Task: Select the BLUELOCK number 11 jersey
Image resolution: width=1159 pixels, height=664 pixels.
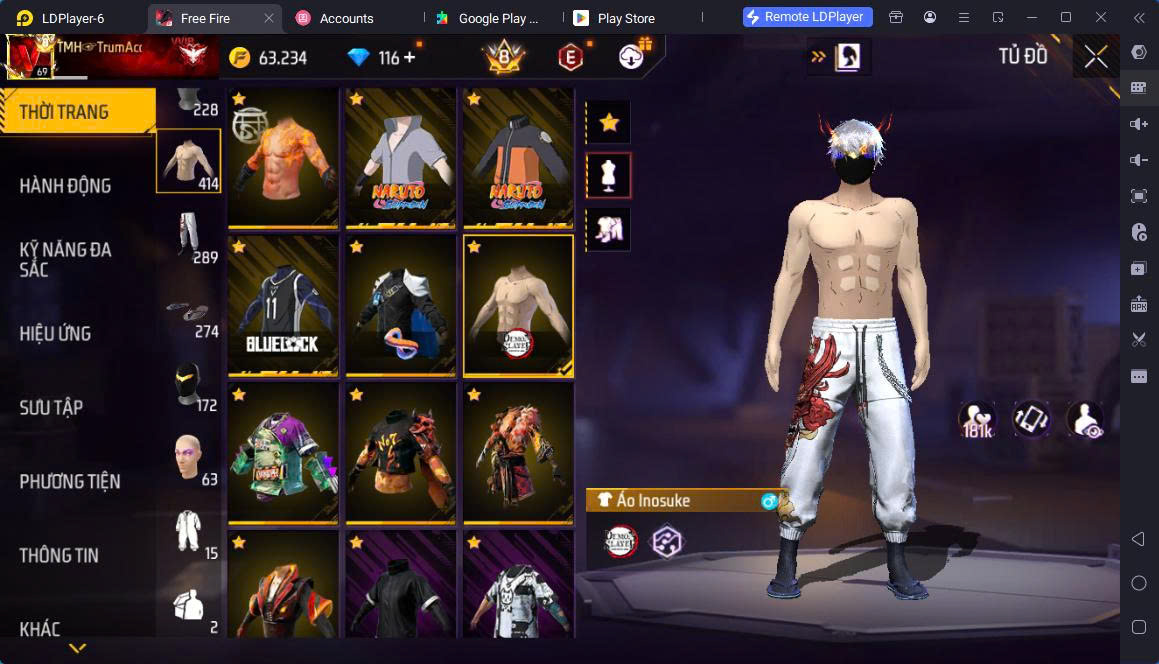Action: click(x=283, y=305)
